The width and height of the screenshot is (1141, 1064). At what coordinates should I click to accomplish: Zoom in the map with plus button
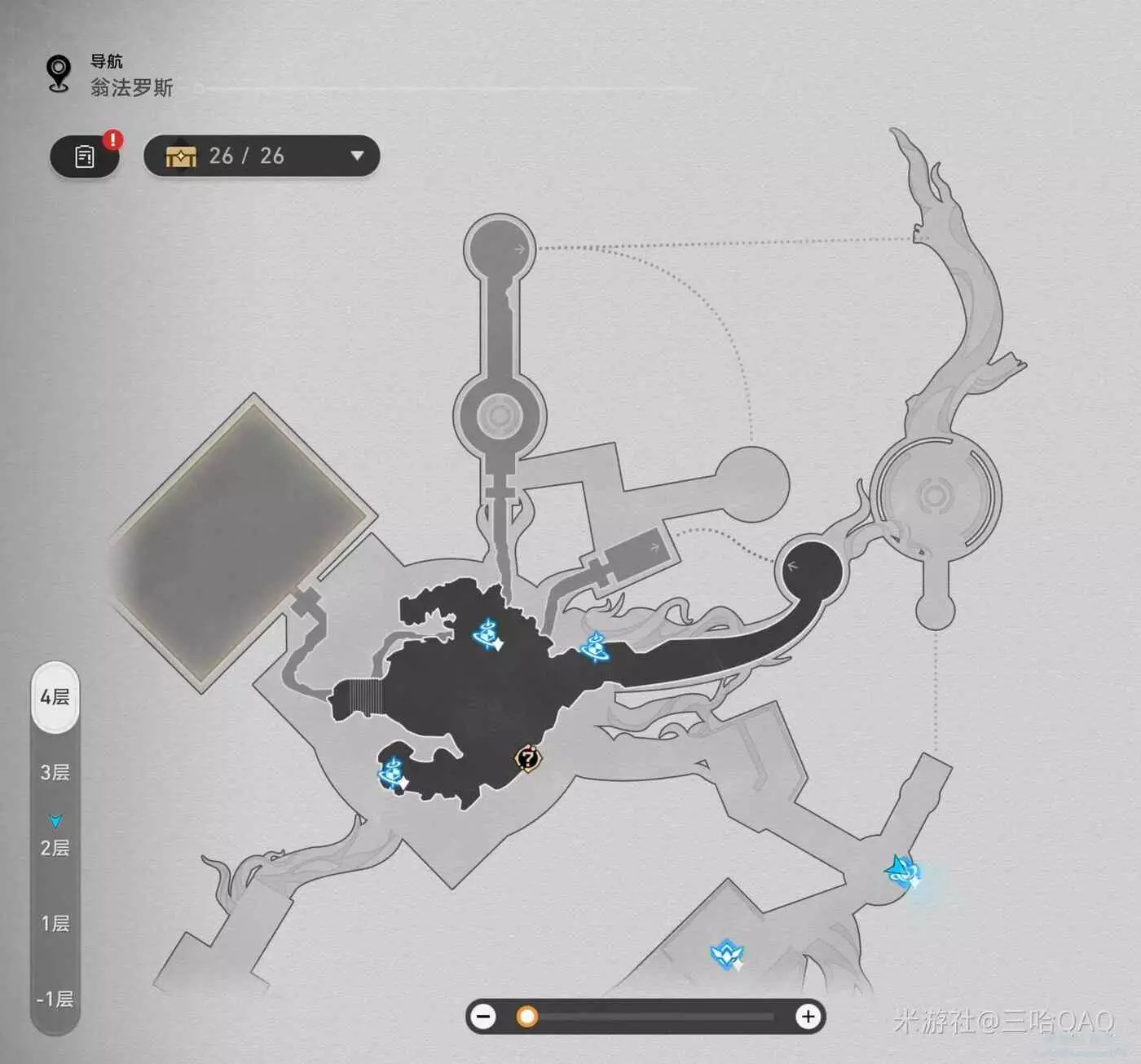click(x=808, y=1017)
